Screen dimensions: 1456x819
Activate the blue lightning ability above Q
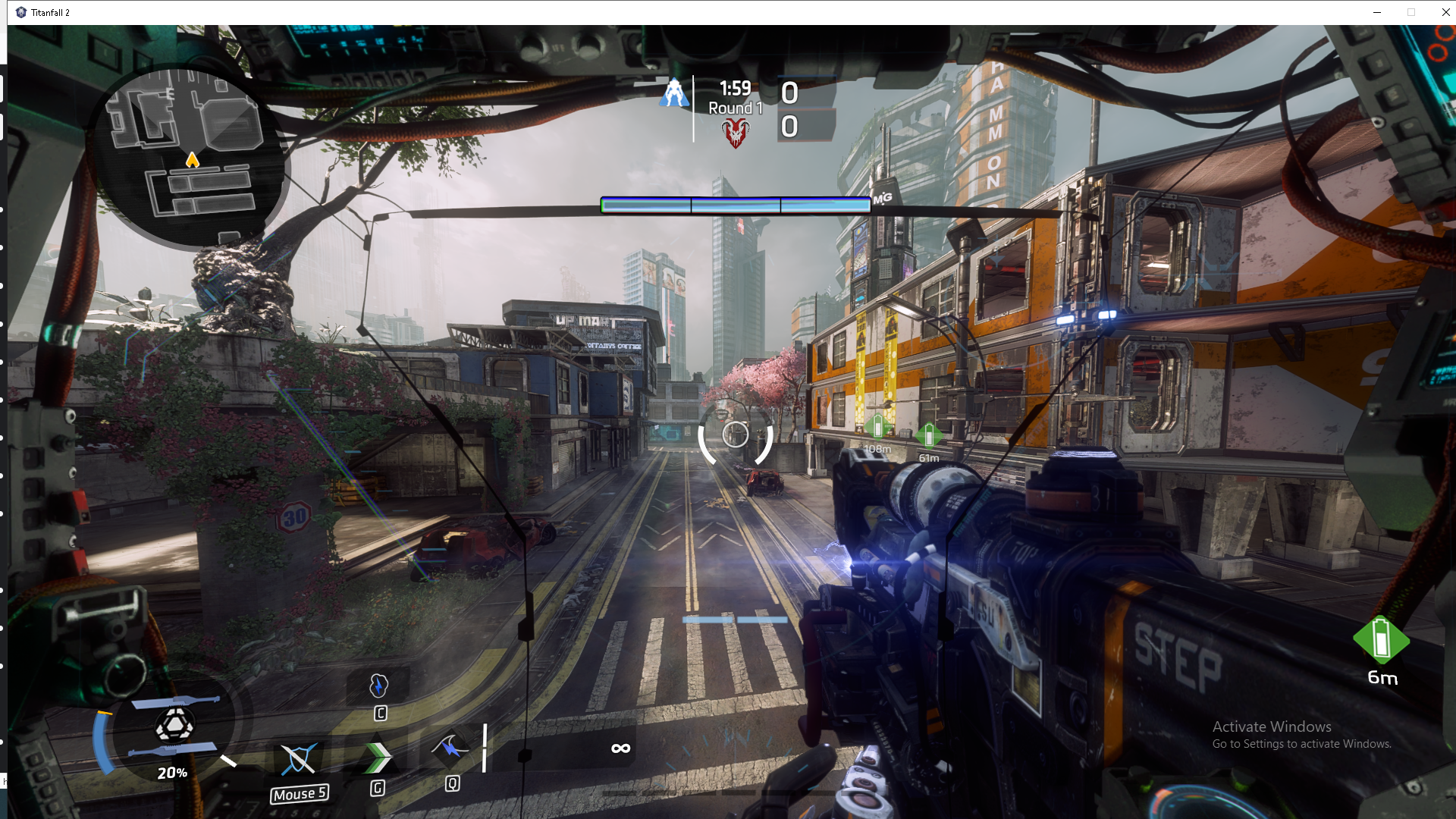click(451, 748)
